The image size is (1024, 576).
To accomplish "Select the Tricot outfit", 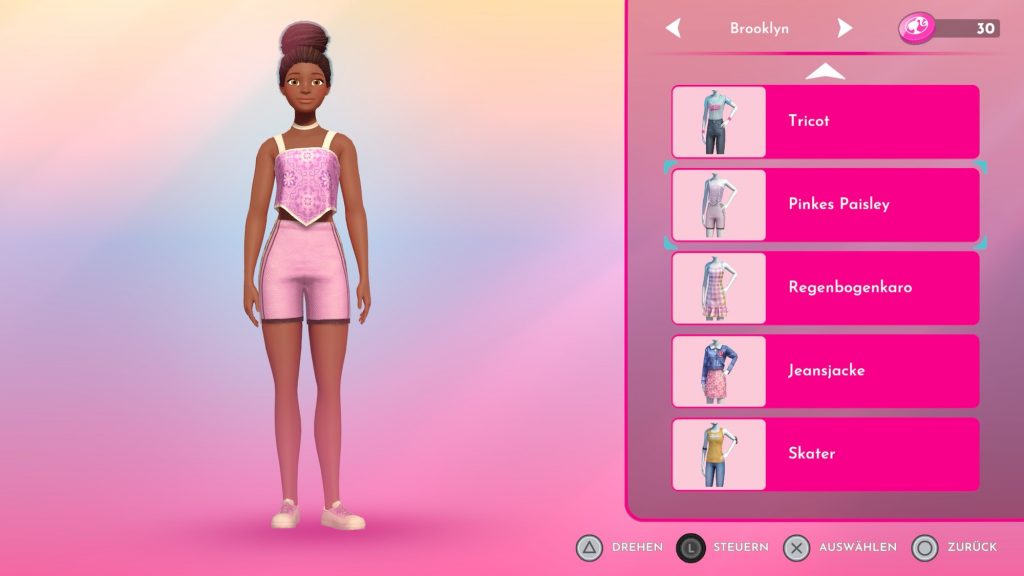I will pyautogui.click(x=825, y=121).
